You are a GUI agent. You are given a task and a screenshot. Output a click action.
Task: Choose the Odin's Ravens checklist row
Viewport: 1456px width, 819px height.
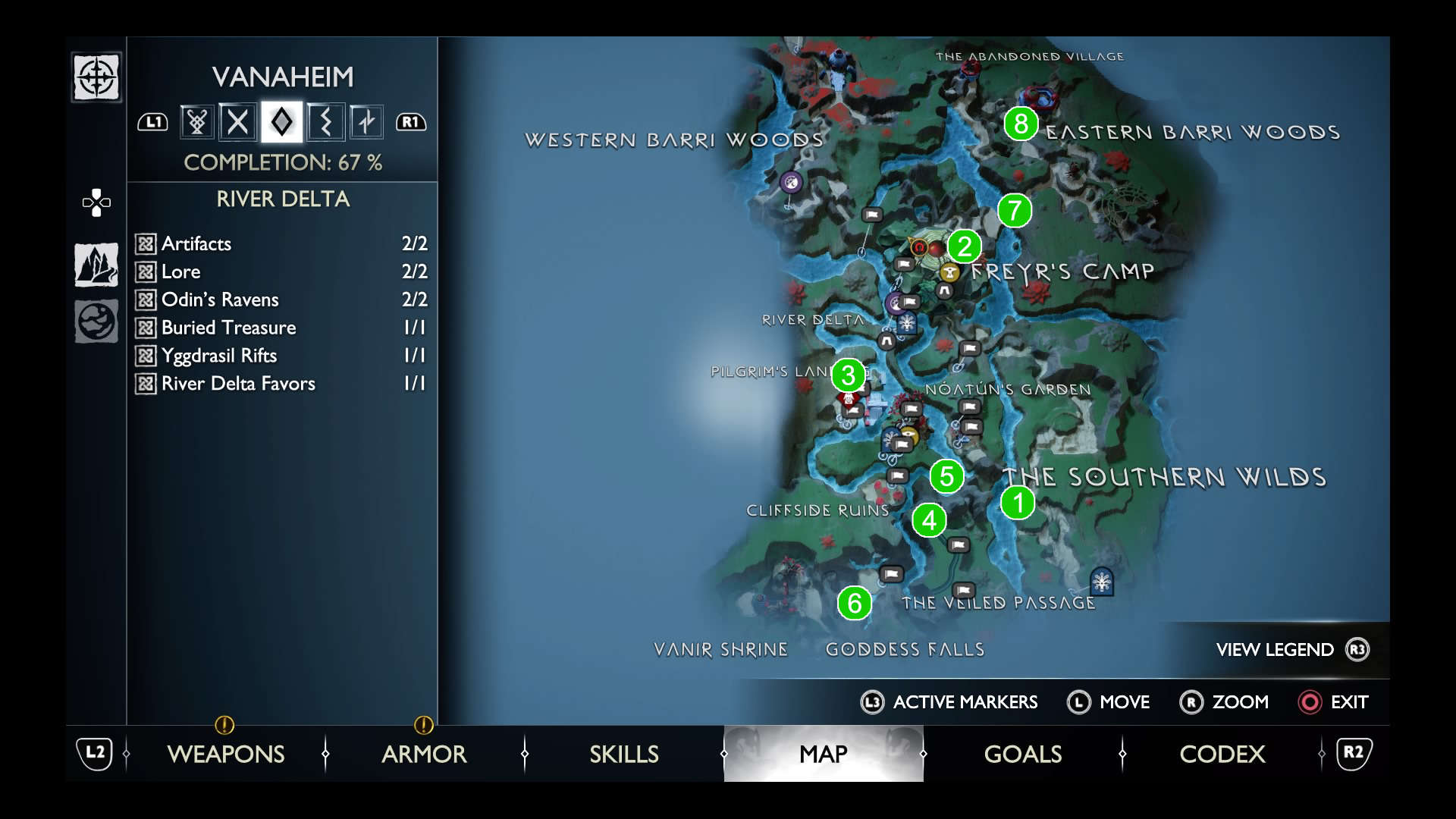pos(281,300)
